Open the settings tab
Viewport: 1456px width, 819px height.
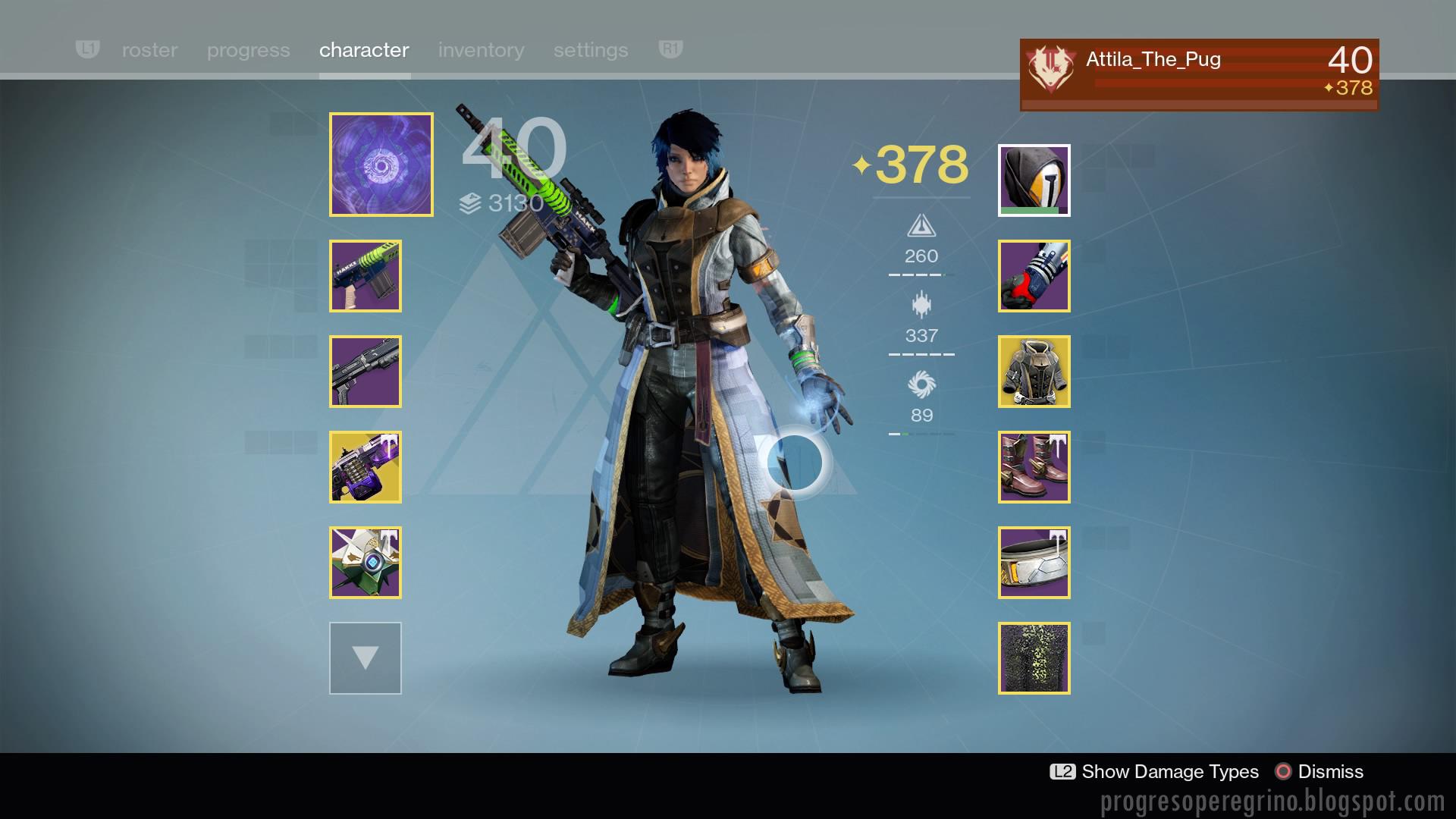tap(591, 50)
